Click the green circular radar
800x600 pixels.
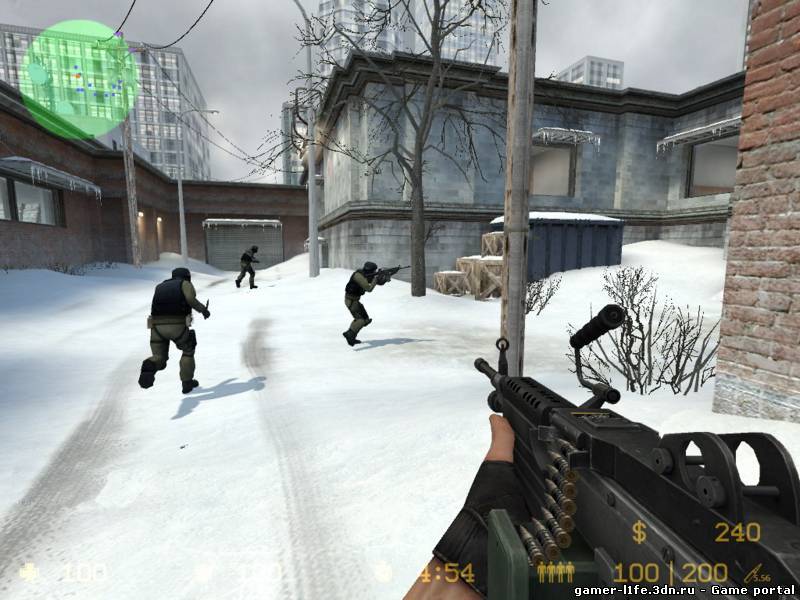(x=78, y=80)
